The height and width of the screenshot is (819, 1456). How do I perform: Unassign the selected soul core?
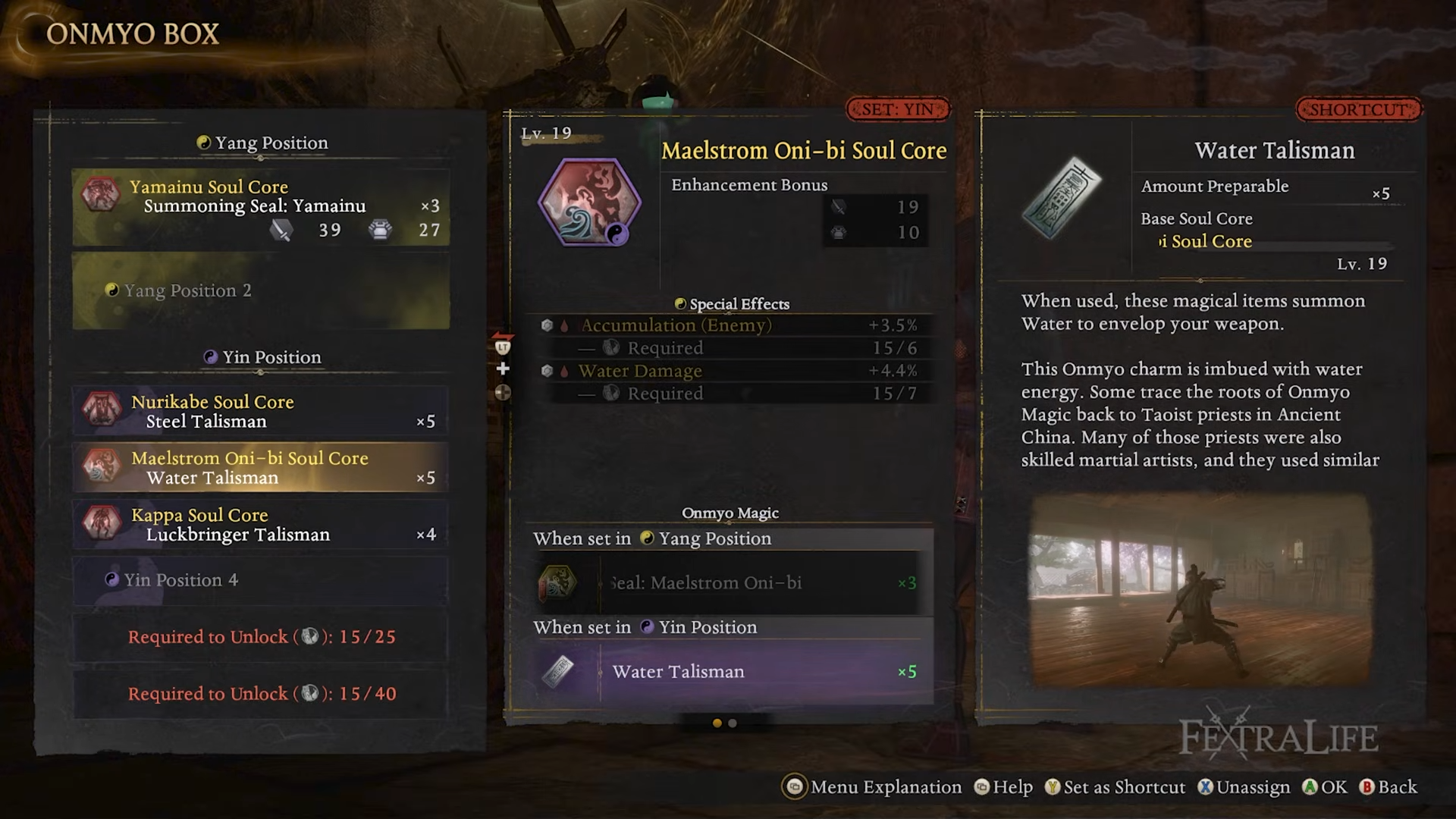tap(1244, 787)
